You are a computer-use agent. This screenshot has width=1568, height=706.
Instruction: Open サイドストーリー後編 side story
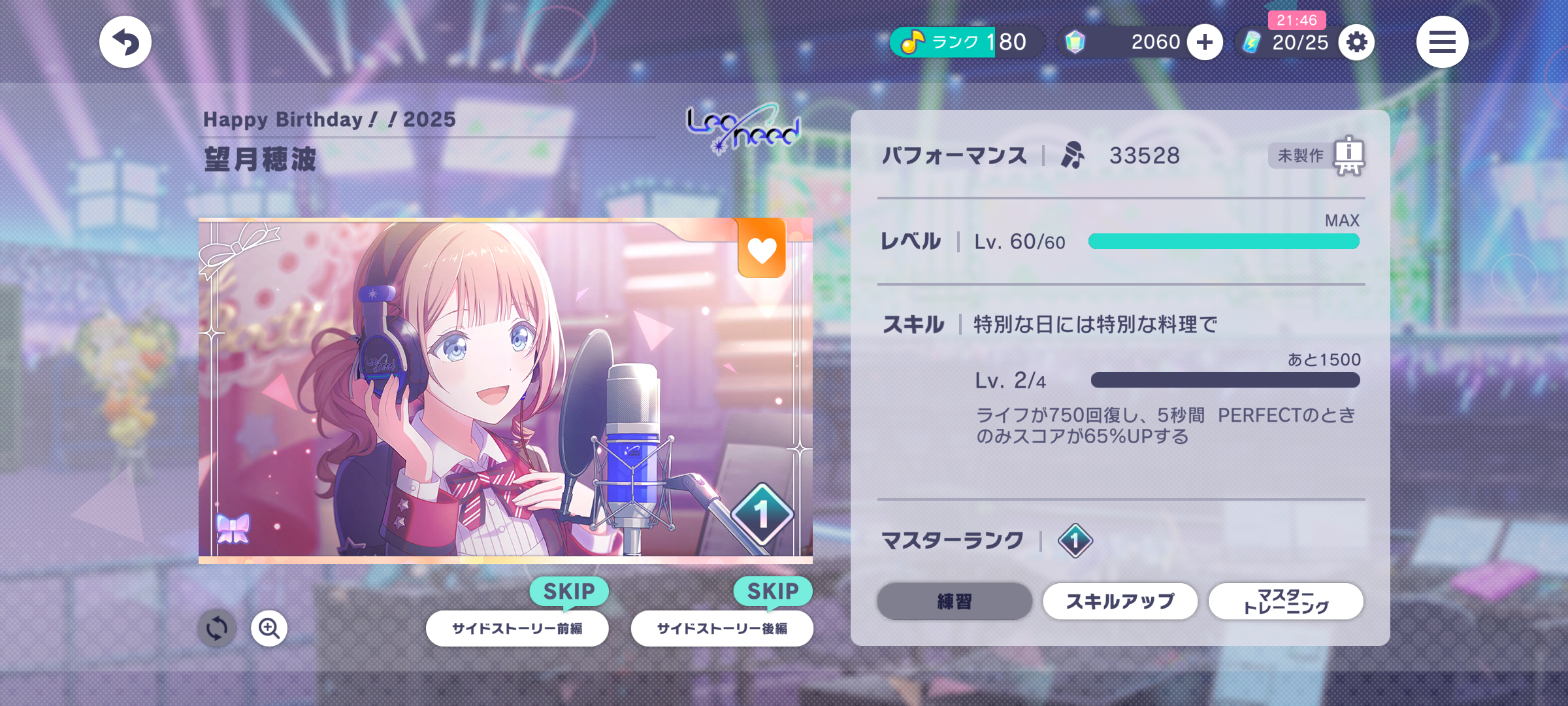(722, 629)
